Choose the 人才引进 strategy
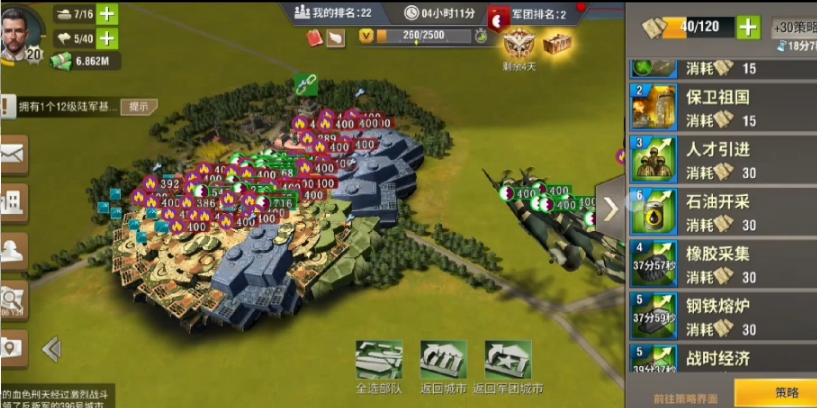Viewport: 817px width, 408px height. point(722,160)
